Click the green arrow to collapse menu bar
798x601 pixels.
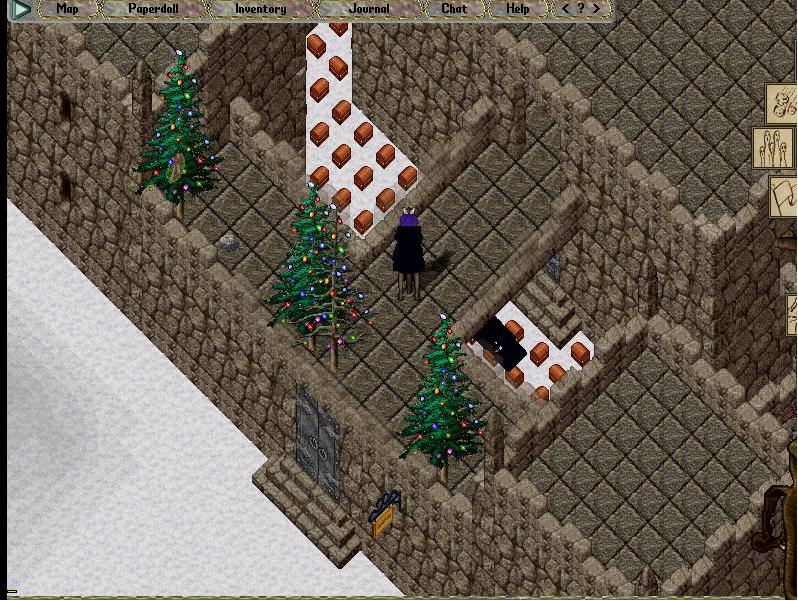pos(20,10)
